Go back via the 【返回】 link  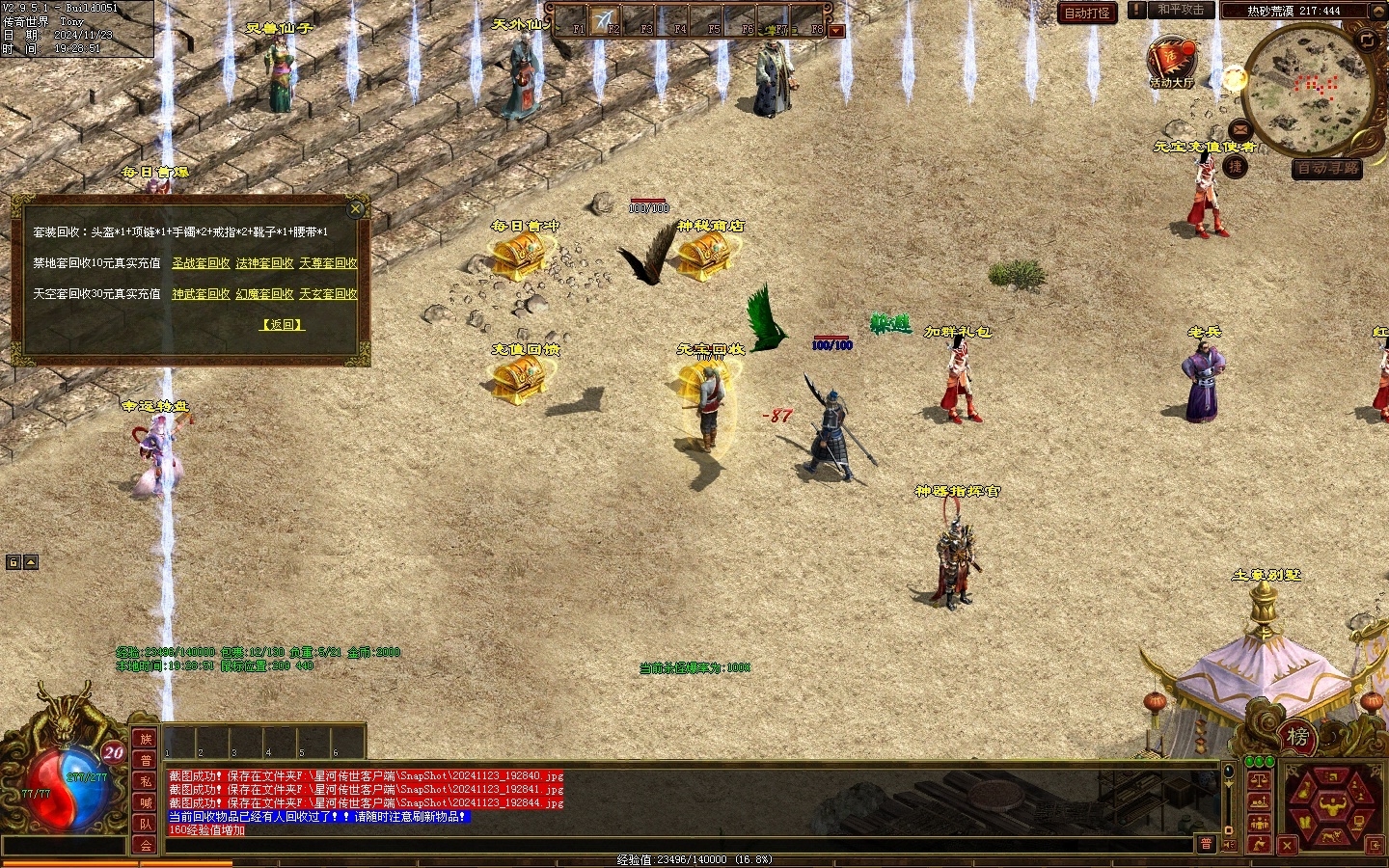[283, 325]
